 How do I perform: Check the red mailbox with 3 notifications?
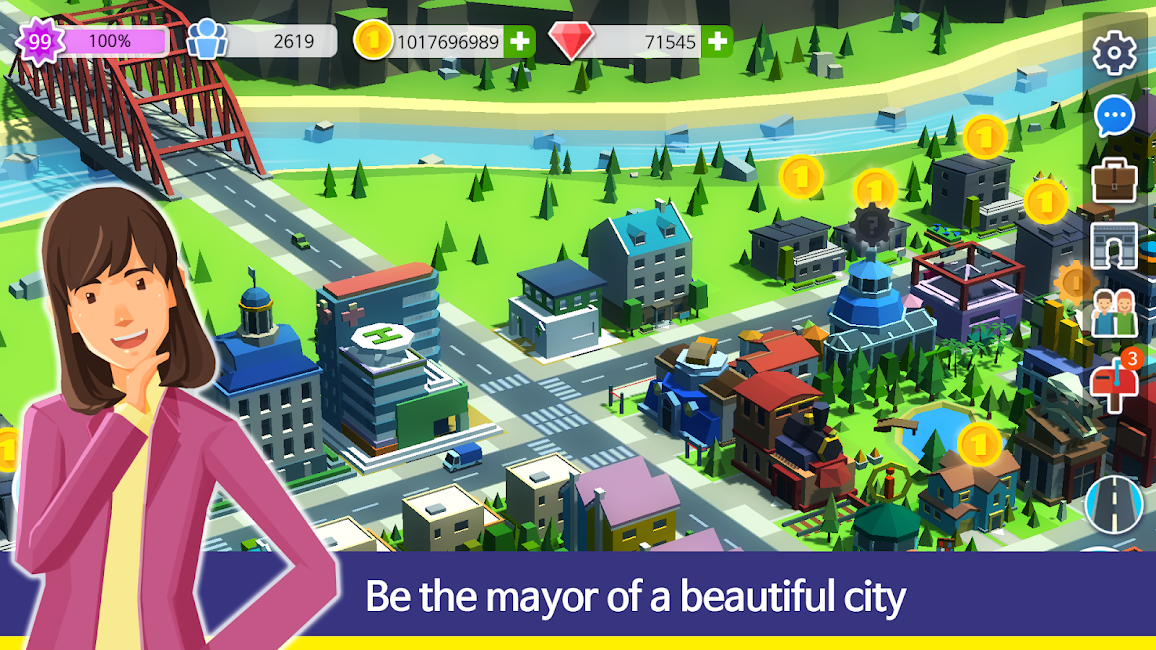tap(1114, 381)
